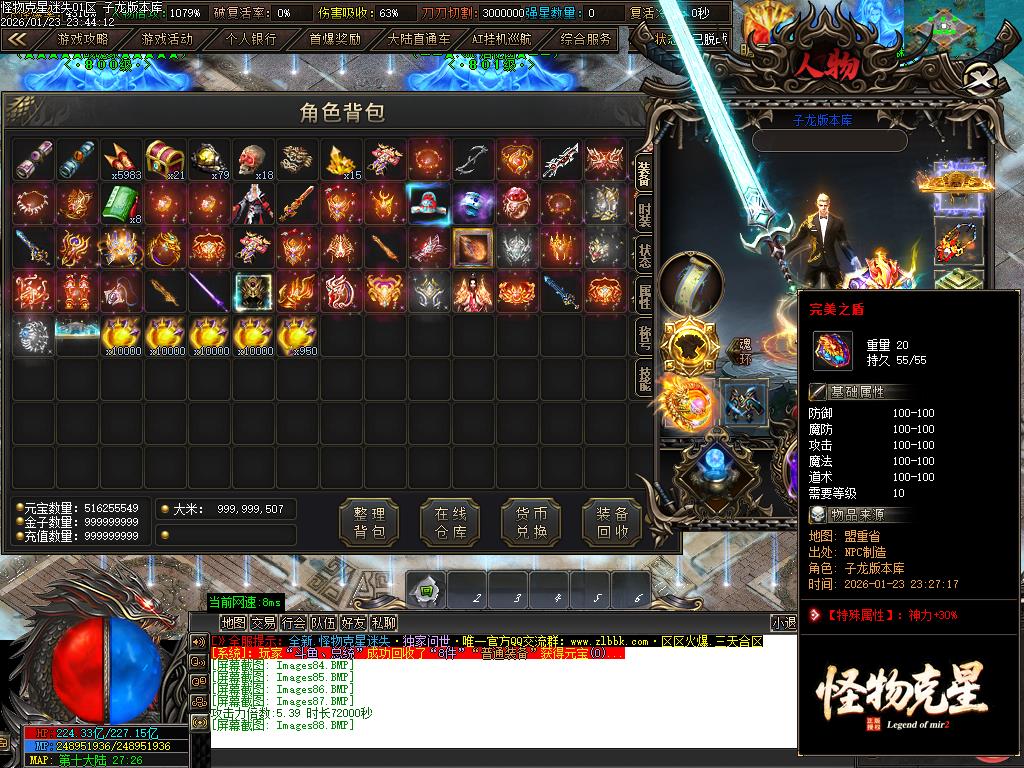Select the 首爆奖励 first-drop rewards menu
Image resolution: width=1024 pixels, height=768 pixels.
[x=335, y=39]
